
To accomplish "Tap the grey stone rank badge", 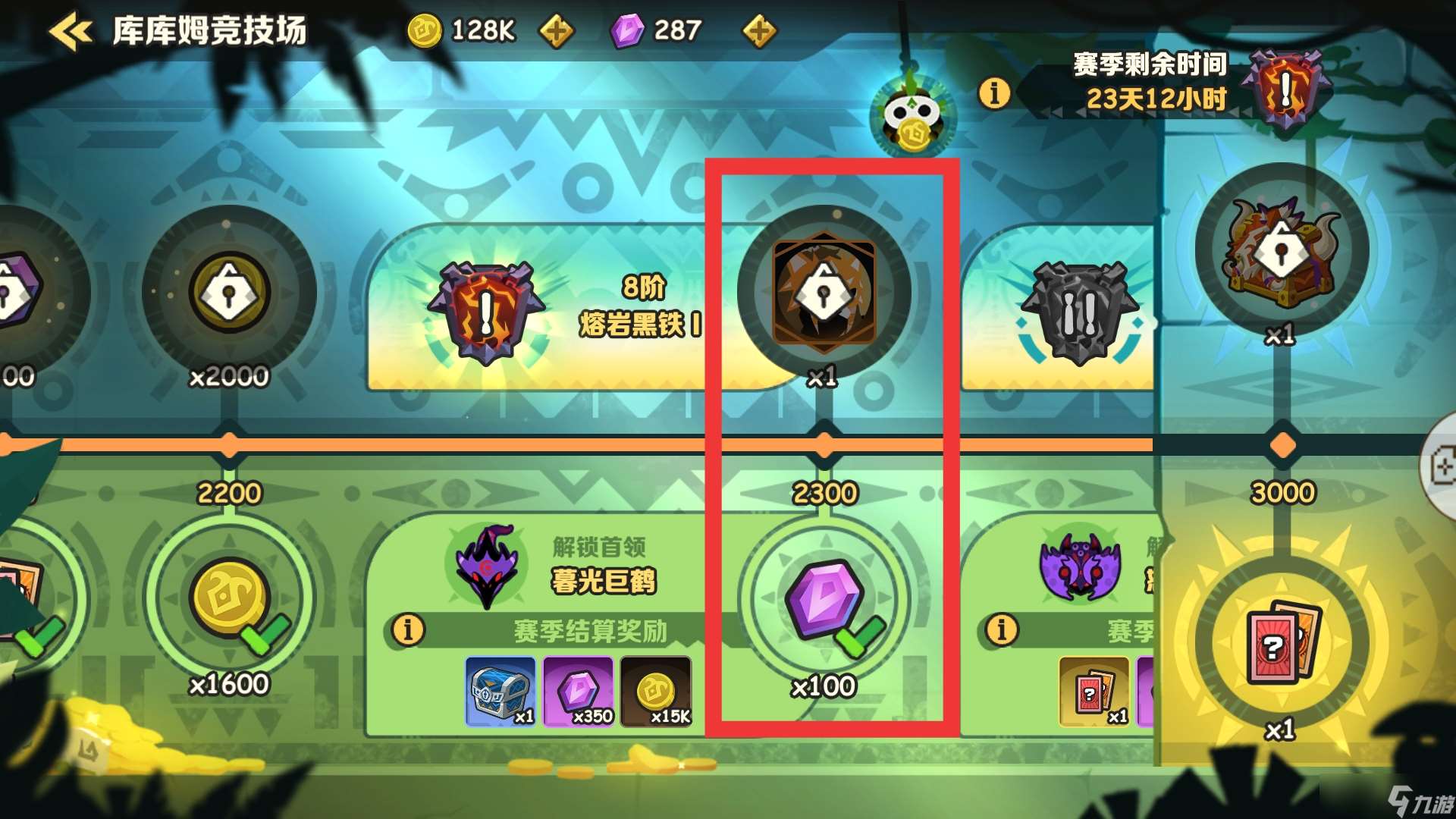I will 1079,311.
